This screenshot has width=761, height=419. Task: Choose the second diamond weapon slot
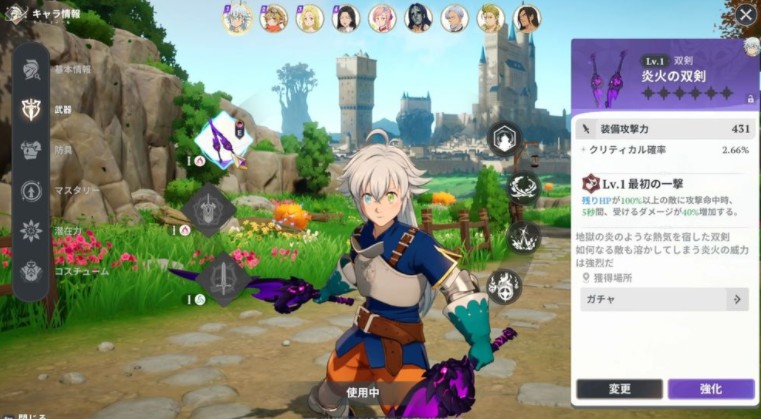coord(208,209)
